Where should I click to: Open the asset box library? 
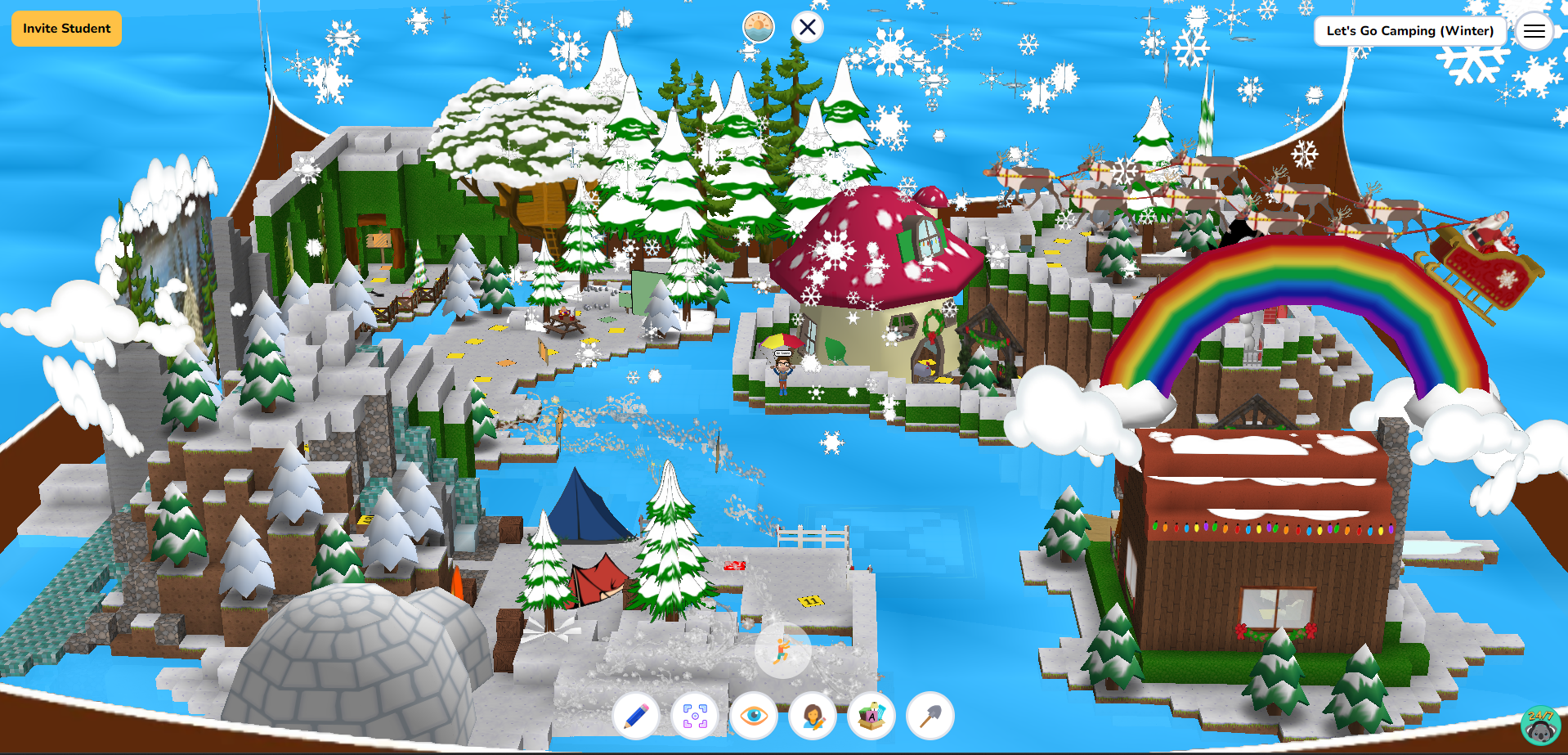(871, 716)
